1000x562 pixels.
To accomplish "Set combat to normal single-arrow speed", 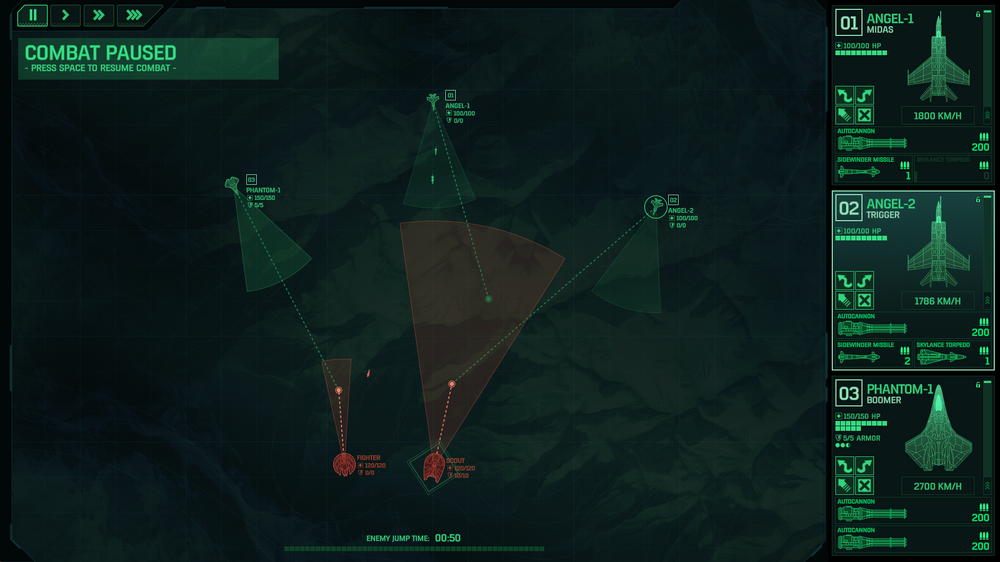I will pos(66,15).
